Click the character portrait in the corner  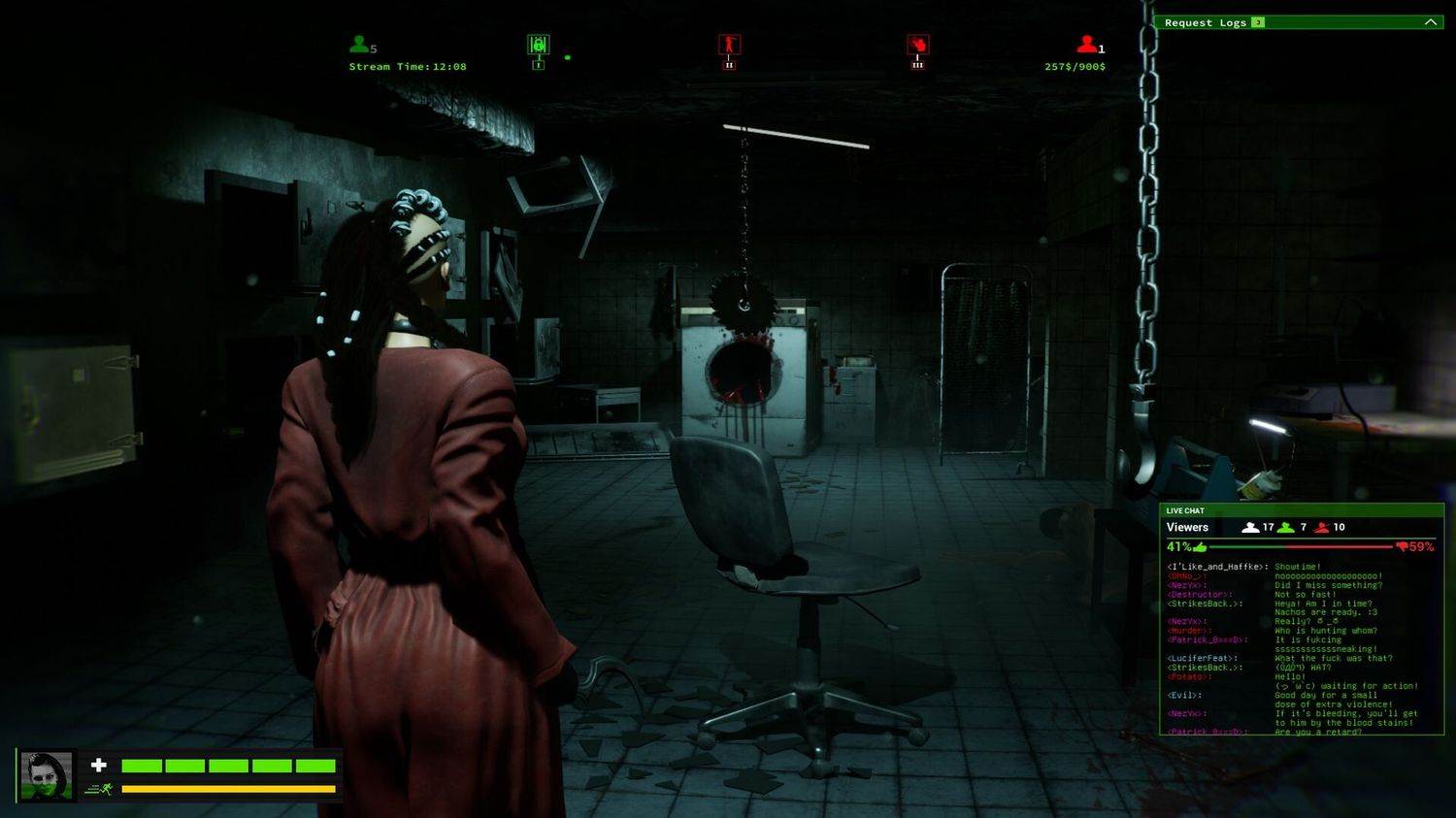tap(47, 775)
